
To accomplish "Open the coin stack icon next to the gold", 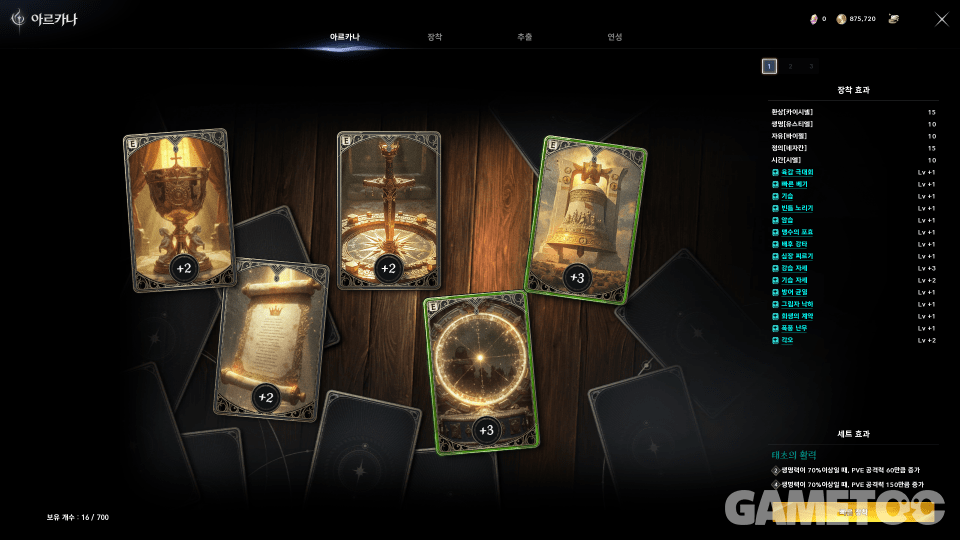I will (894, 19).
